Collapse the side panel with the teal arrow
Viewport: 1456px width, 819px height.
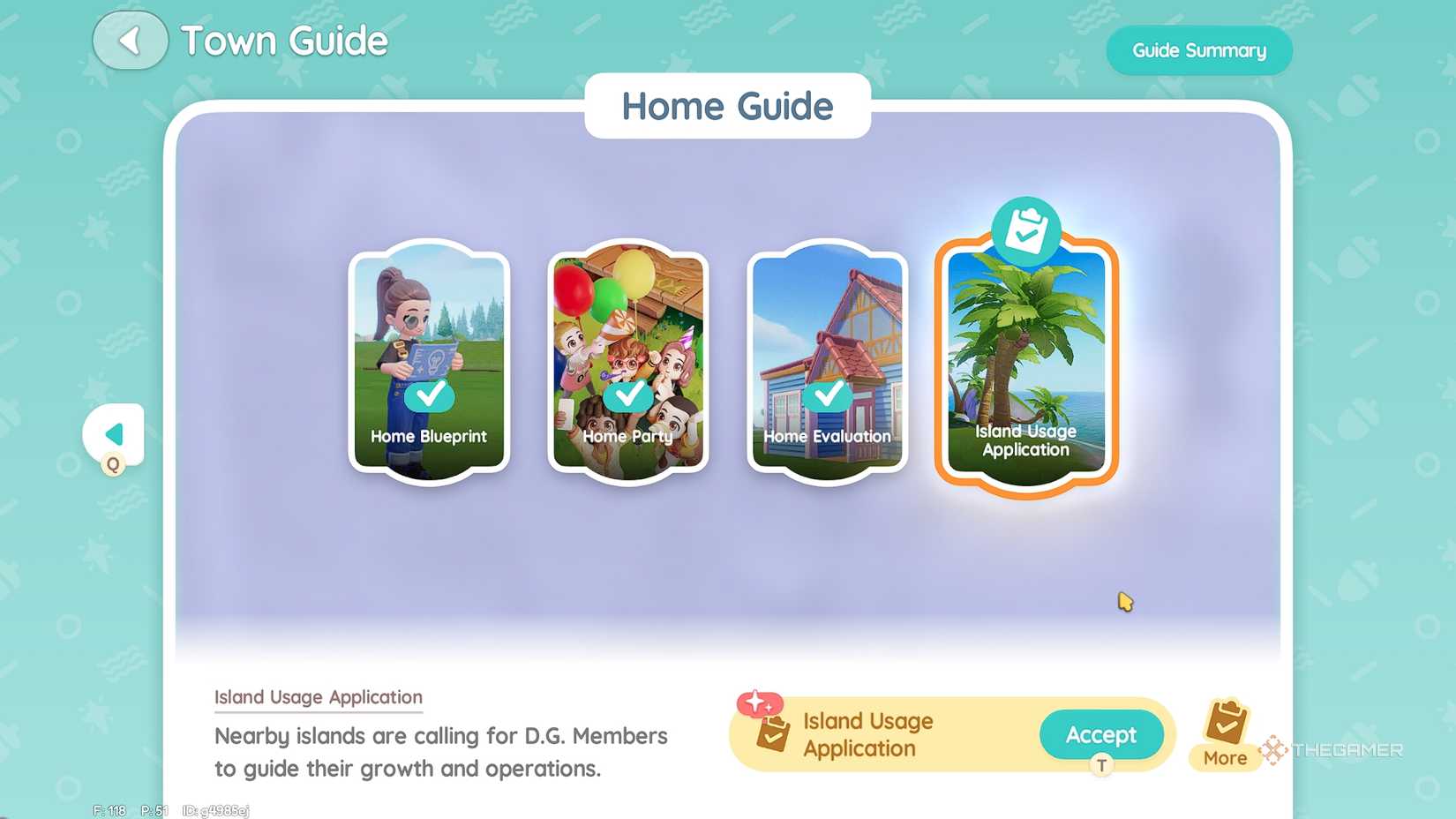pos(113,433)
